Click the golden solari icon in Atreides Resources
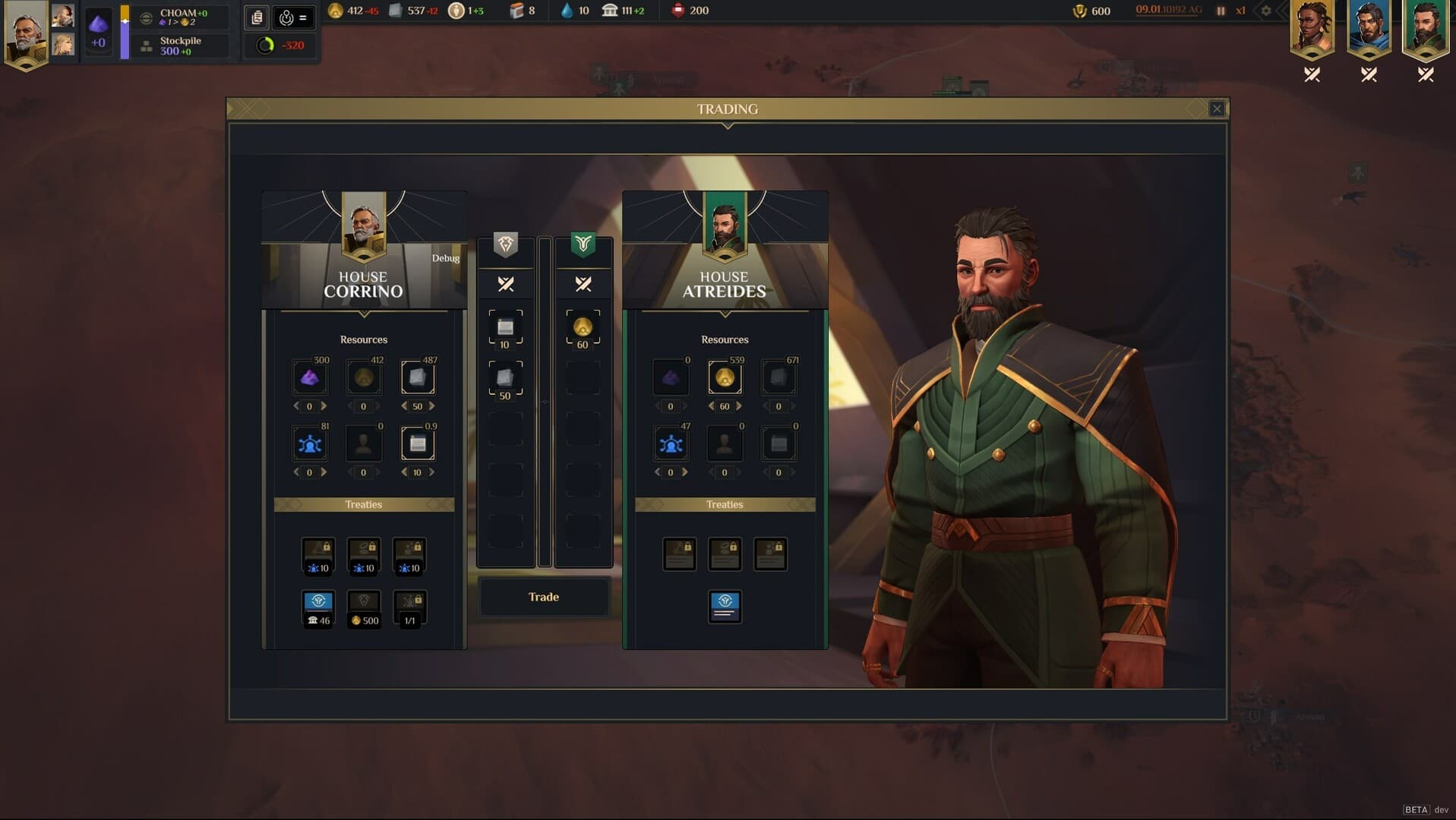The width and height of the screenshot is (1456, 820). [x=725, y=377]
